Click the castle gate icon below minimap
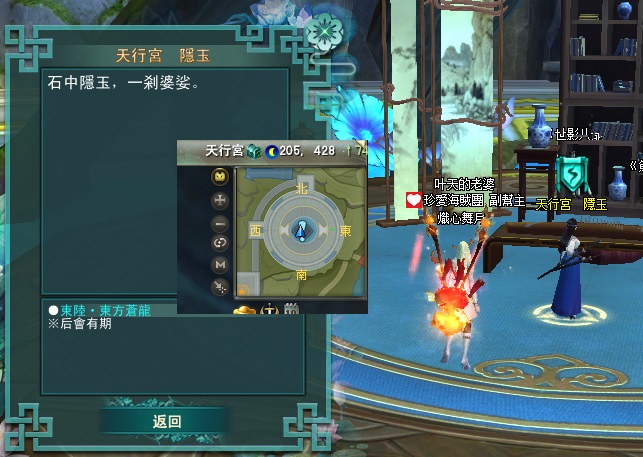 (292, 309)
